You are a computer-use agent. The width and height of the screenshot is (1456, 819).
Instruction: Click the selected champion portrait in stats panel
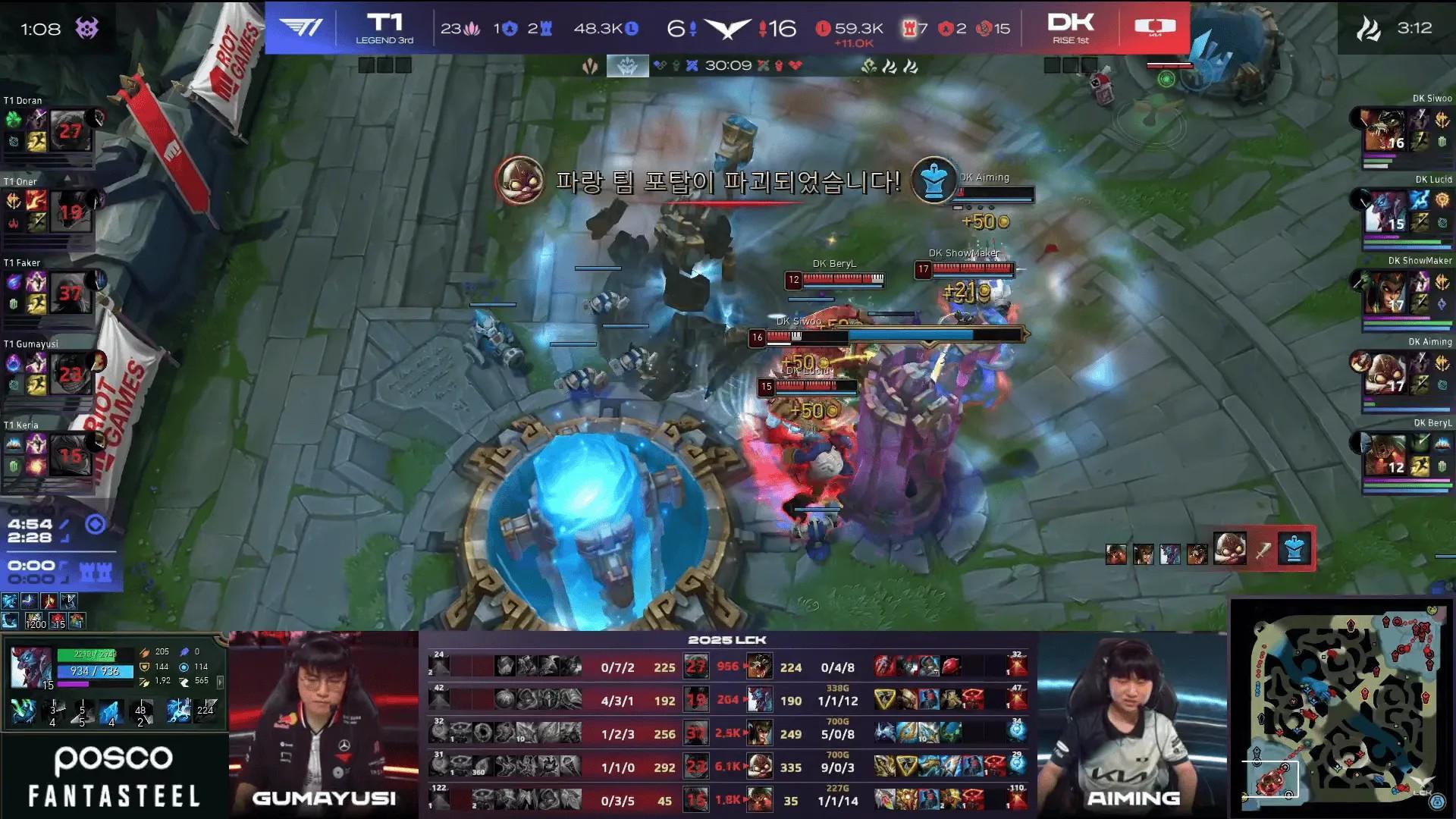pos(31,667)
